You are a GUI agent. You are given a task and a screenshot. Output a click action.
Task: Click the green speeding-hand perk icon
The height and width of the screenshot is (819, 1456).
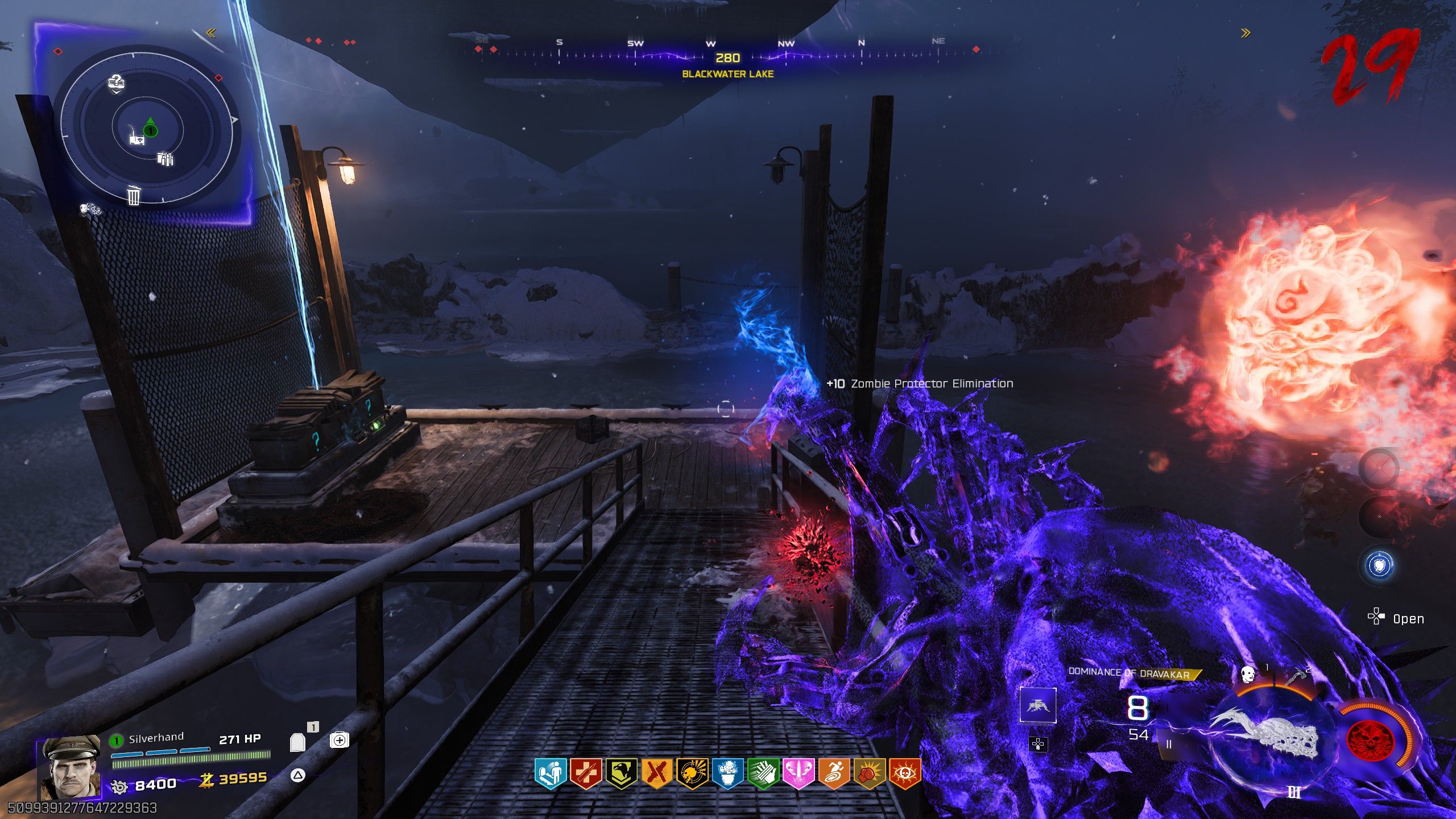click(763, 774)
